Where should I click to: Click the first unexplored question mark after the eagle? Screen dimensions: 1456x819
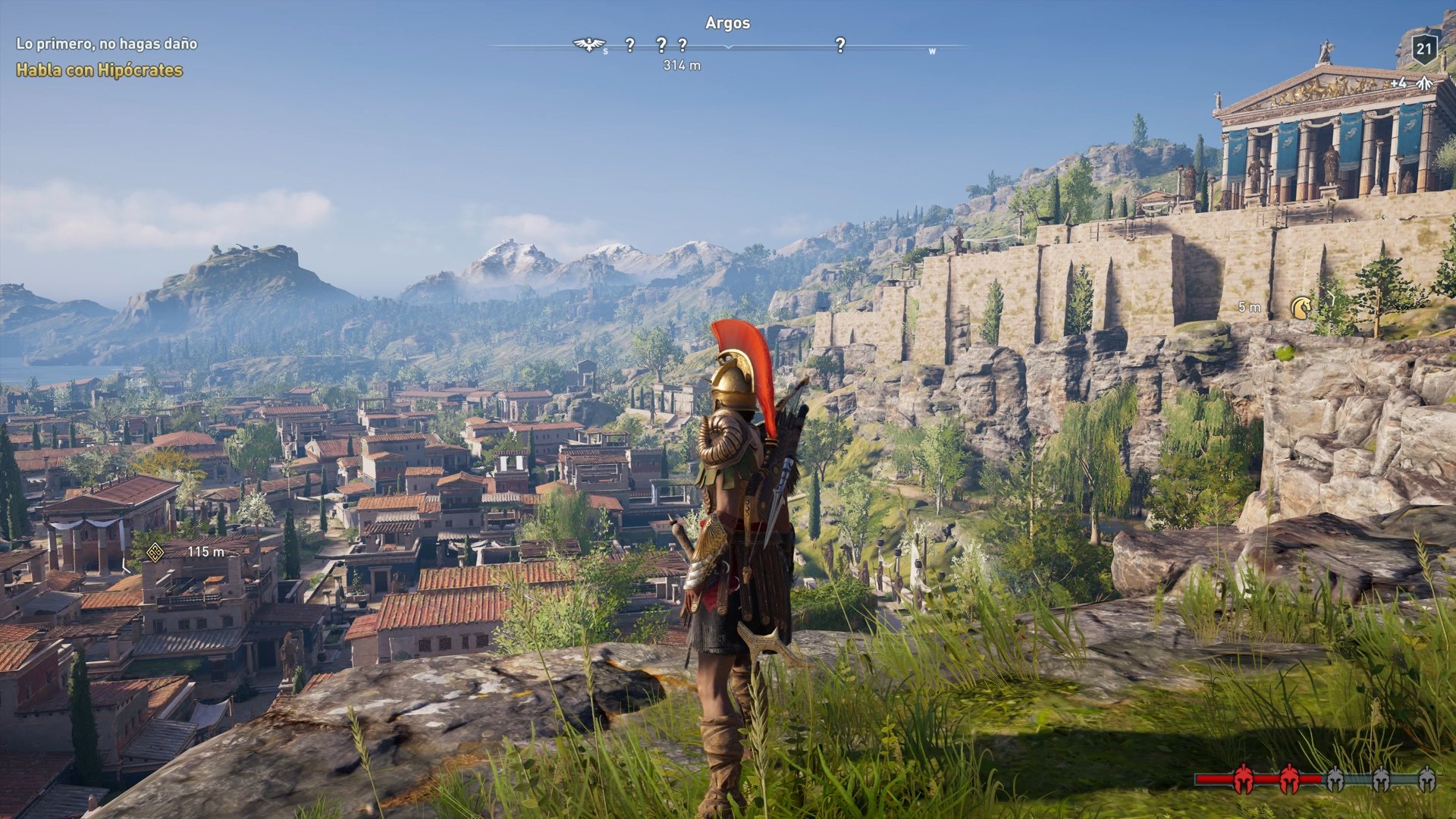point(629,45)
